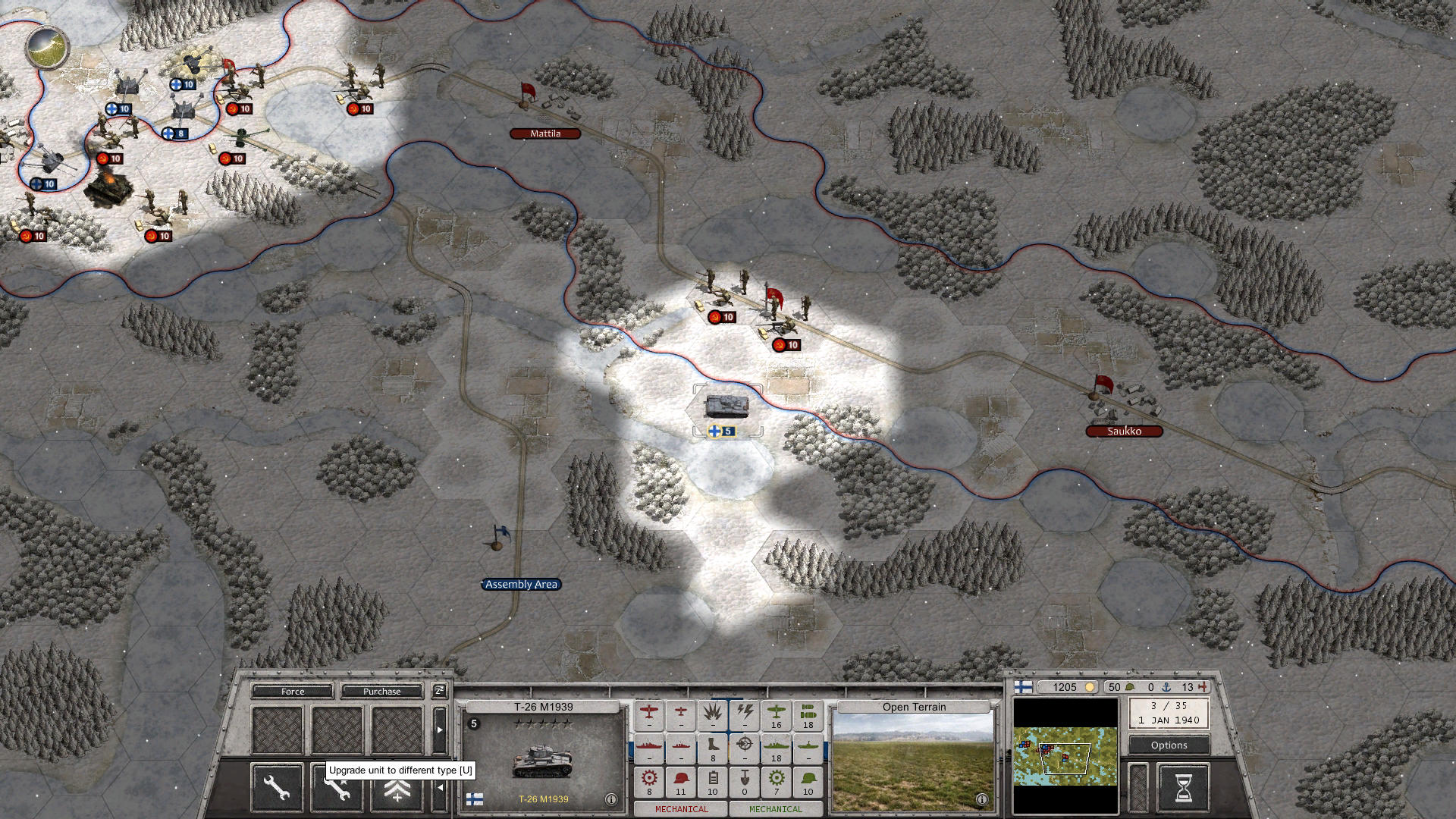
Task: Select the Upgrade unit wrench icon
Action: 336,789
